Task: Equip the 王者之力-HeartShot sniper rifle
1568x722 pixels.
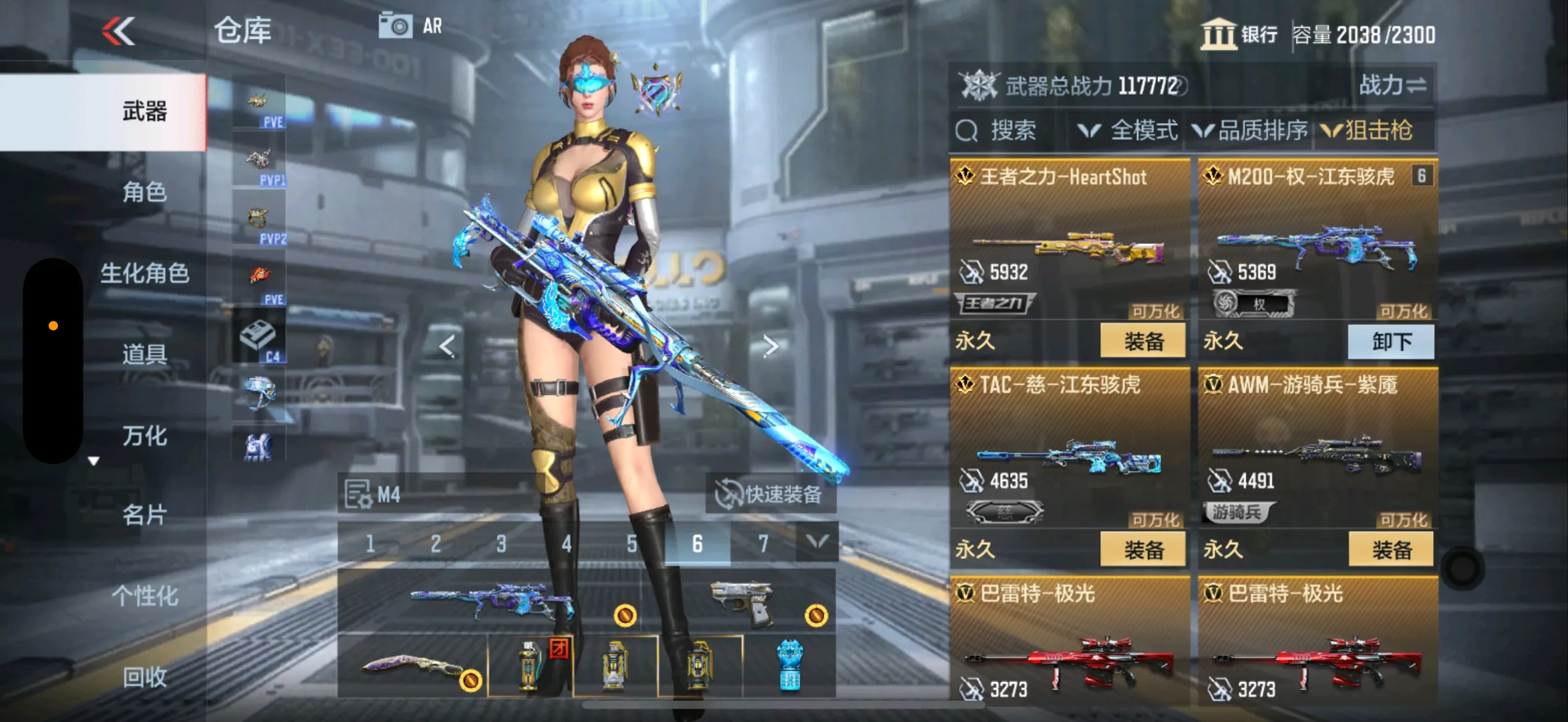Action: 1143,342
